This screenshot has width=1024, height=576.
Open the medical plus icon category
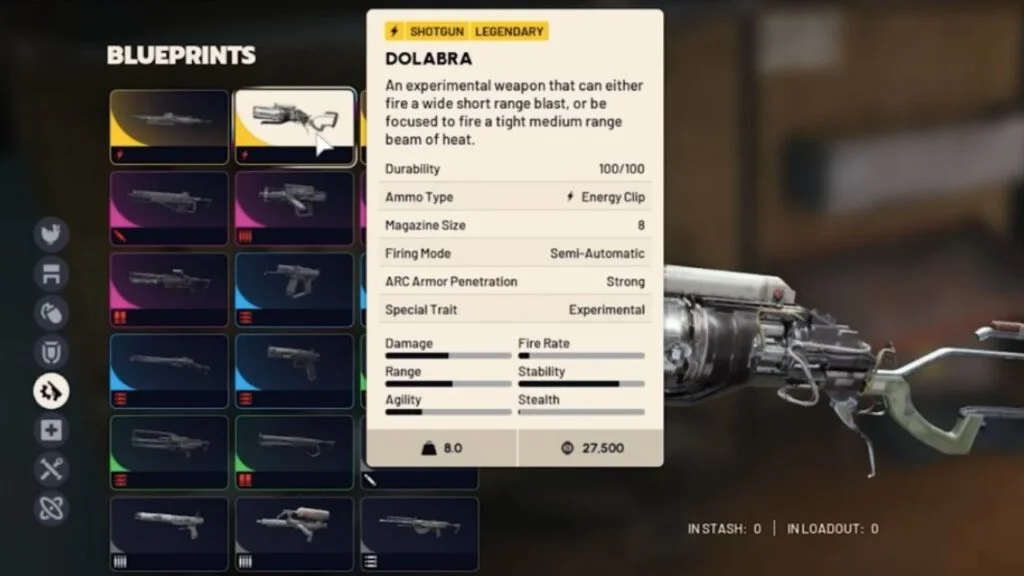click(x=51, y=430)
